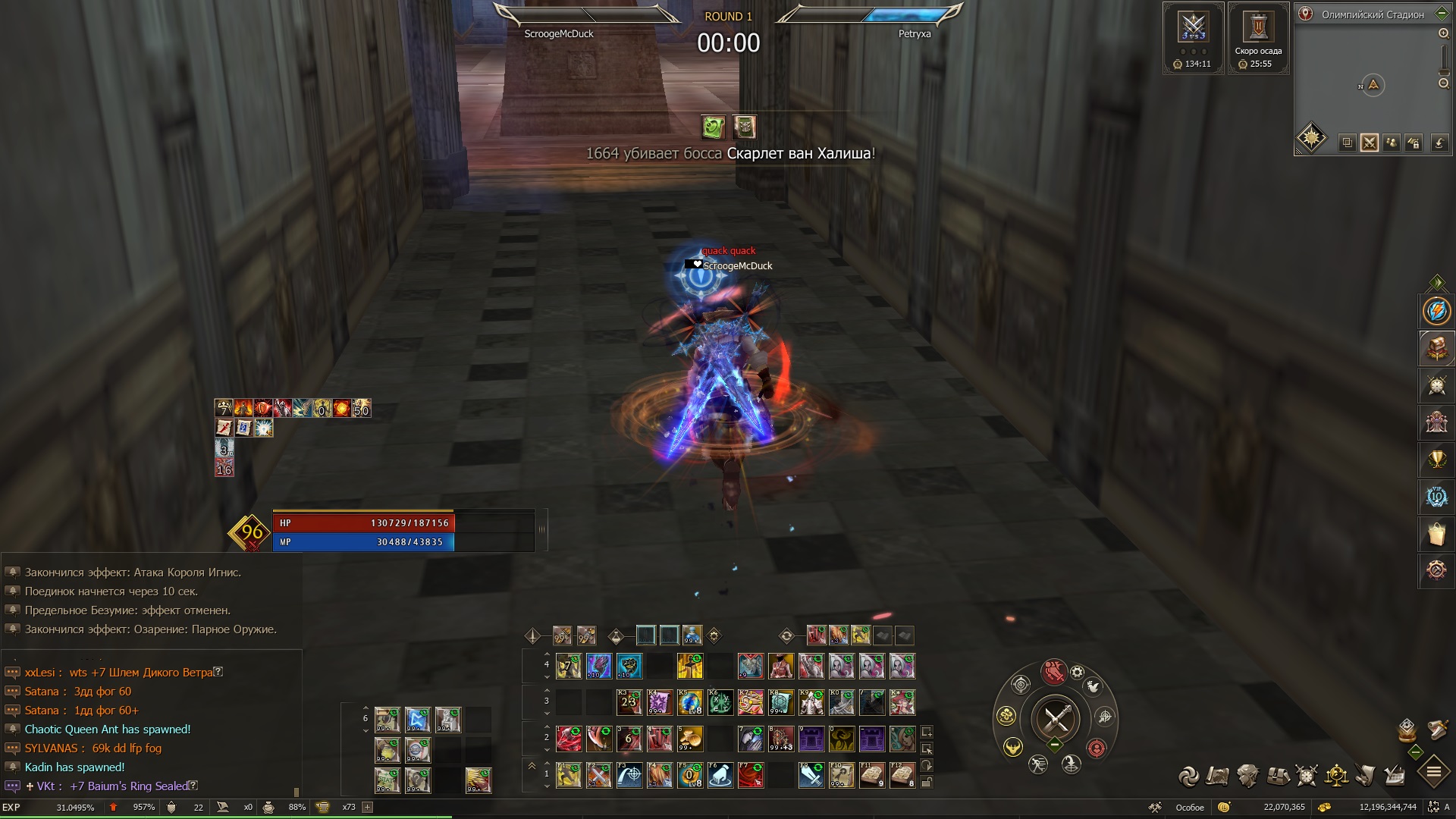Viewport: 1456px width, 819px height.
Task: Use the F9 sword skill
Action: tap(811, 776)
